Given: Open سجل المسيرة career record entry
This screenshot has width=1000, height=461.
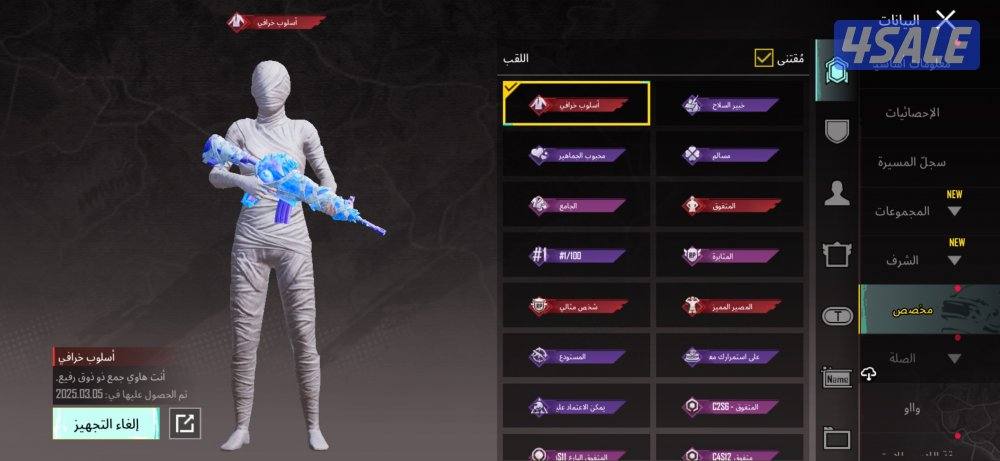Looking at the screenshot, I should (x=912, y=162).
